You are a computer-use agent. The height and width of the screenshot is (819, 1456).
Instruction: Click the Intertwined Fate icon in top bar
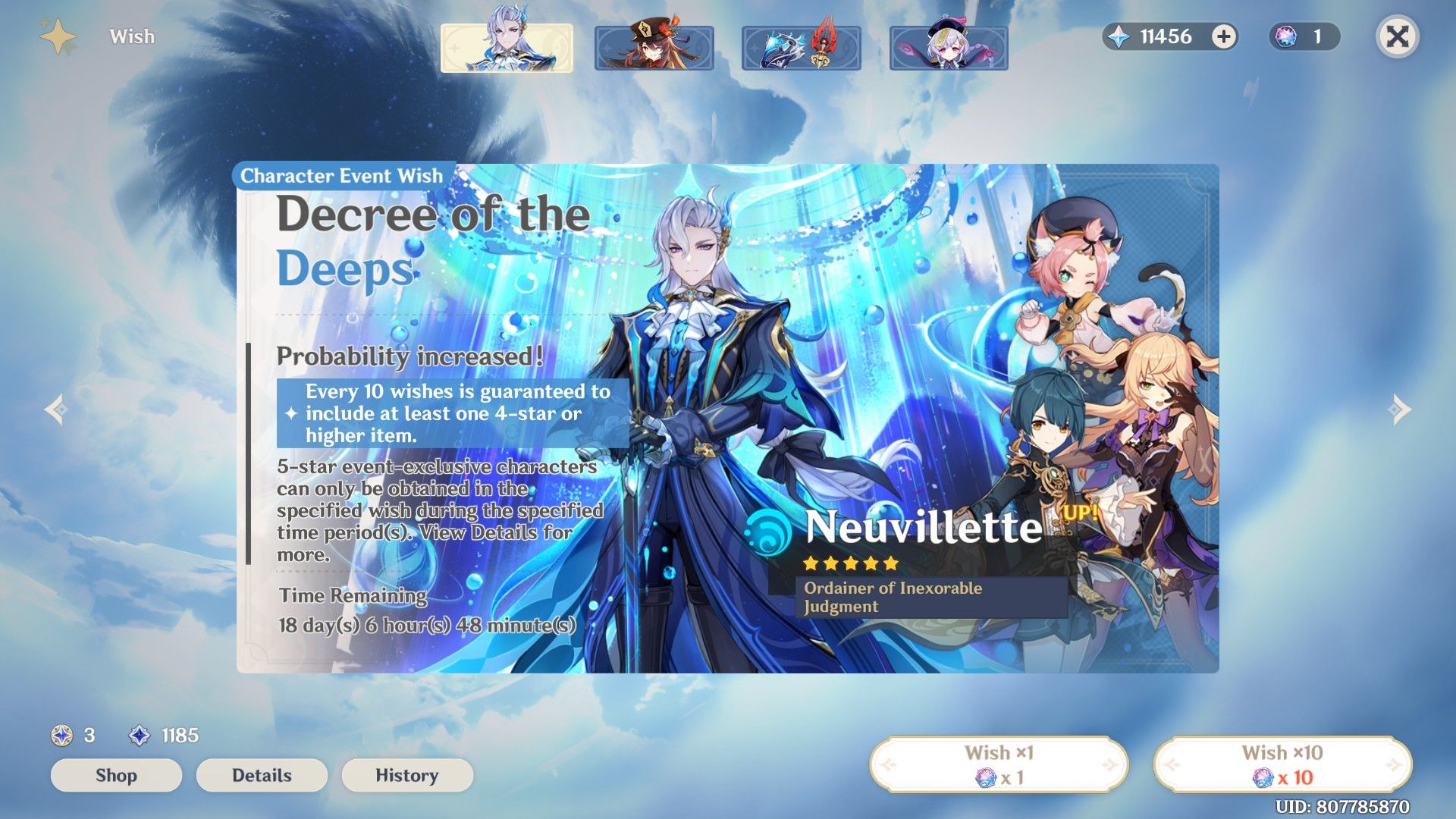[x=1287, y=35]
